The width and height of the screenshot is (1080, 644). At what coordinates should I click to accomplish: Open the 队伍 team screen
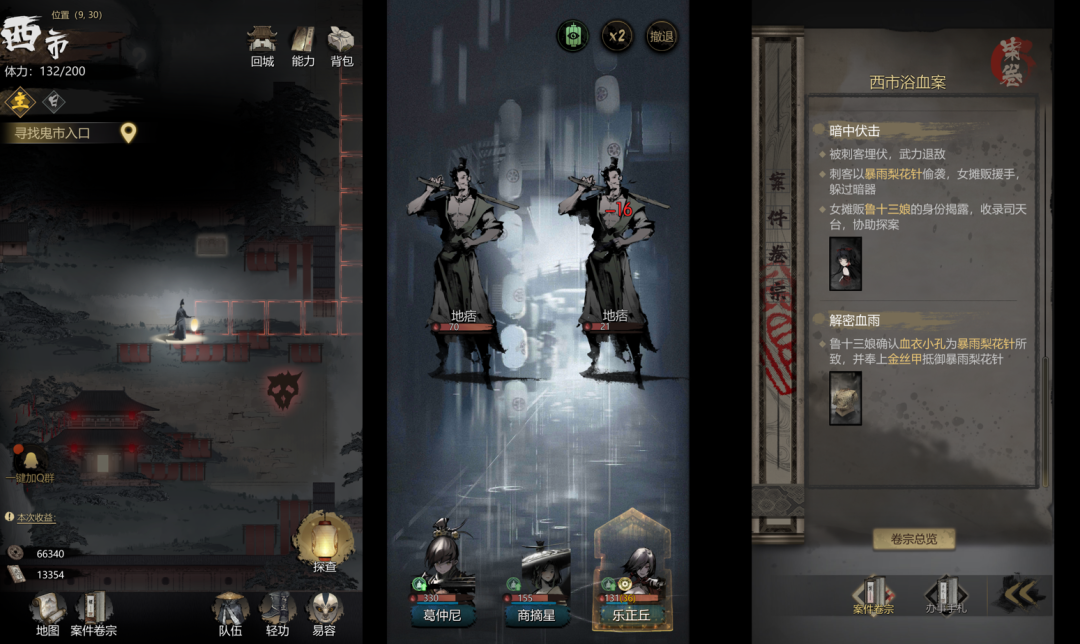(230, 612)
